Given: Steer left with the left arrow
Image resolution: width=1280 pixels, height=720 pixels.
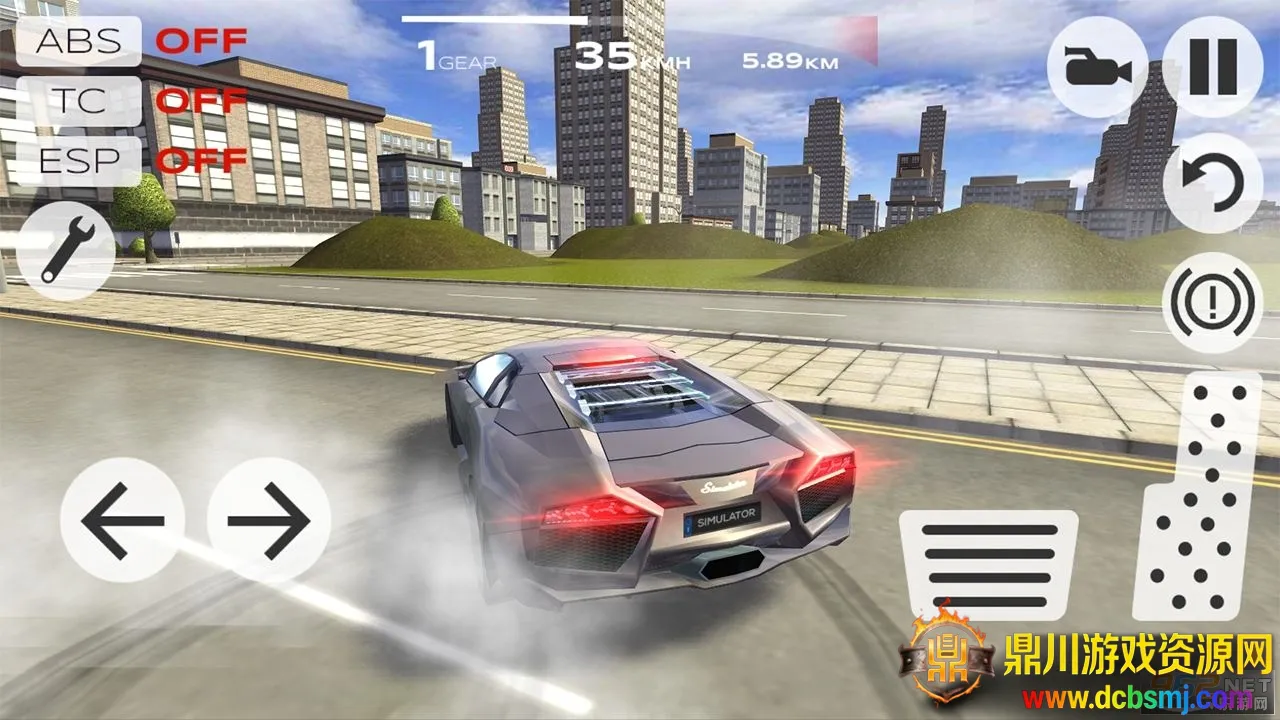Looking at the screenshot, I should tap(122, 520).
